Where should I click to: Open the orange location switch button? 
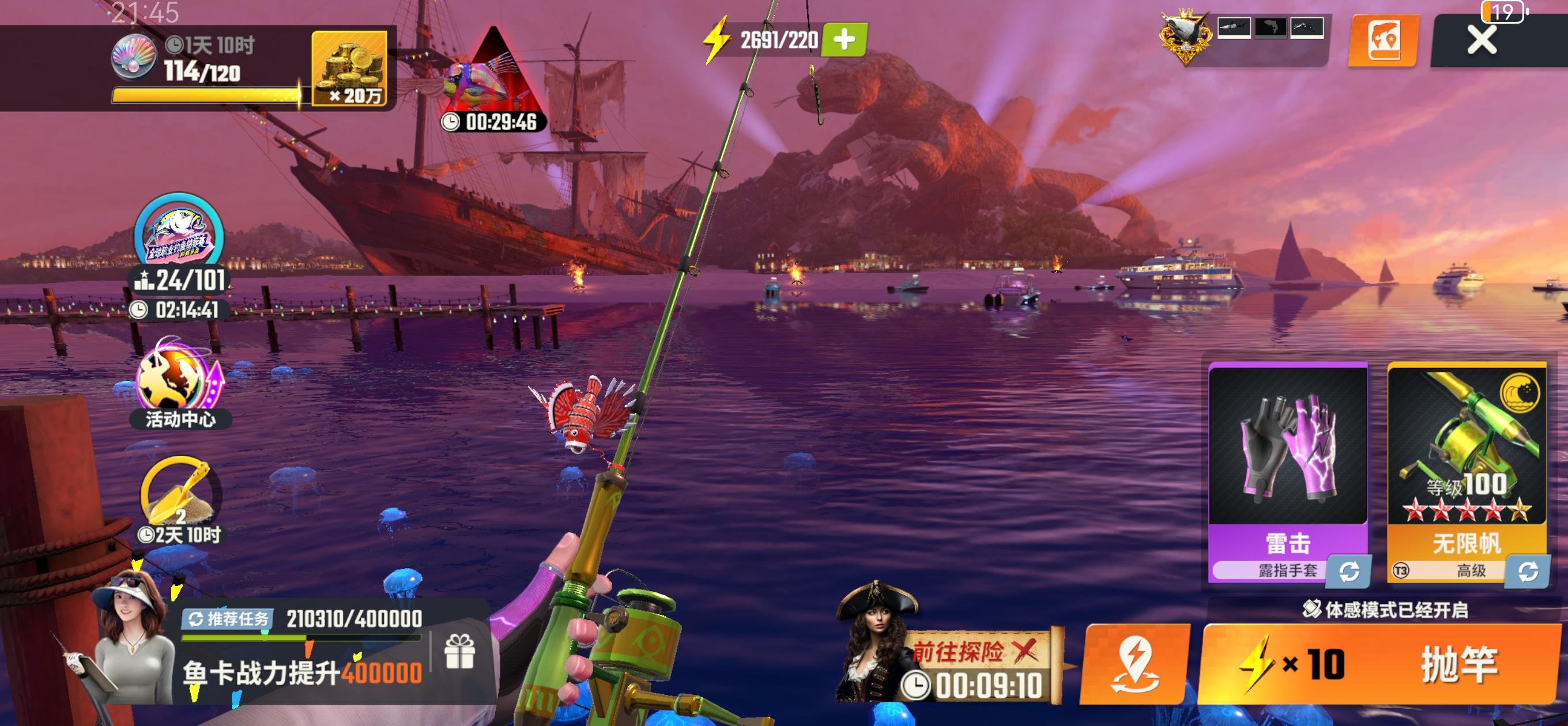pyautogui.click(x=1134, y=664)
